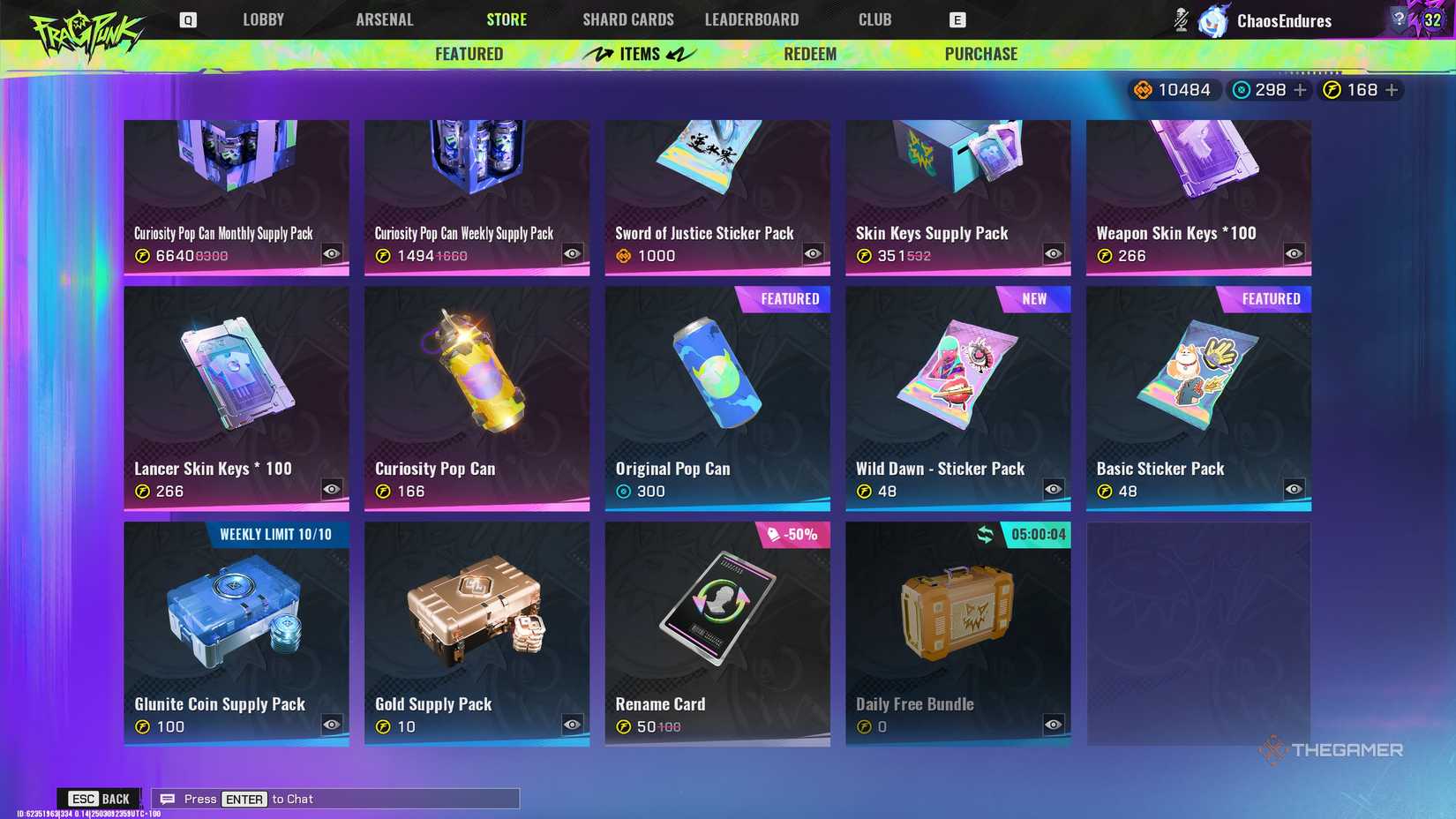Click the teal shard currency icon showing 298
1456x819 pixels.
[x=1242, y=89]
